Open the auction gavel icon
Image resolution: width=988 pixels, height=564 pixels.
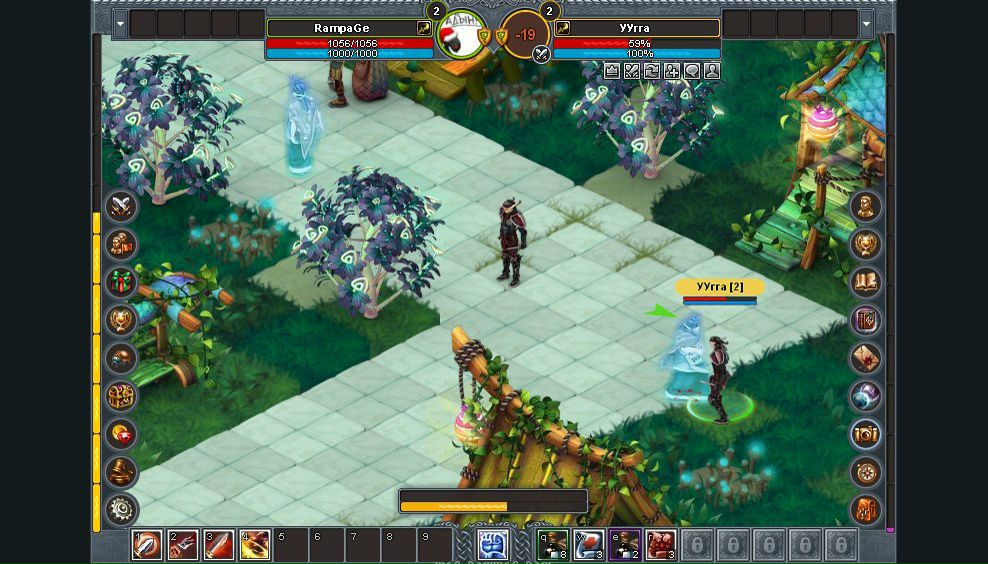pos(122,471)
